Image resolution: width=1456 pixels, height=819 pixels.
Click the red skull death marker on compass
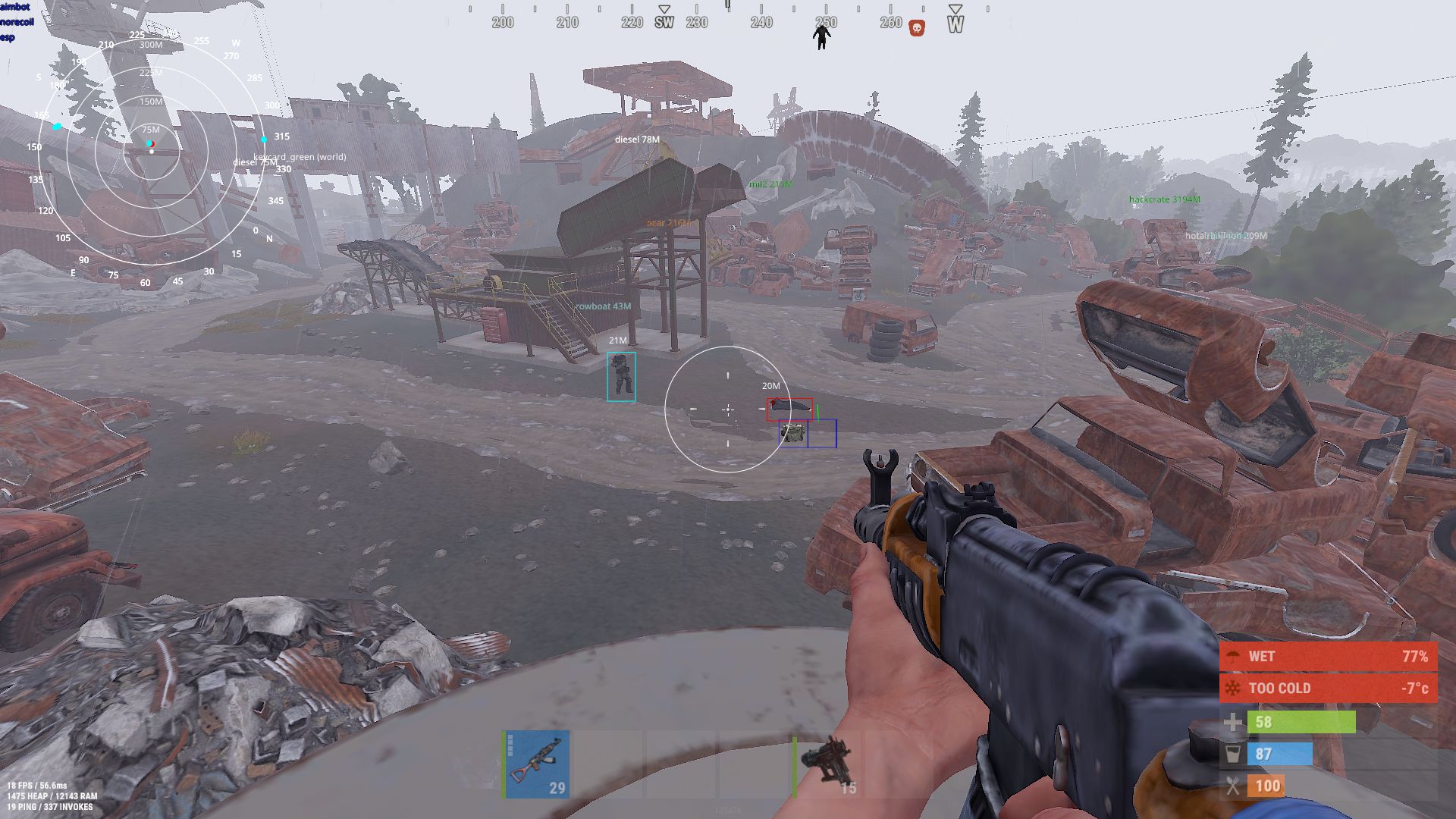pos(917,29)
